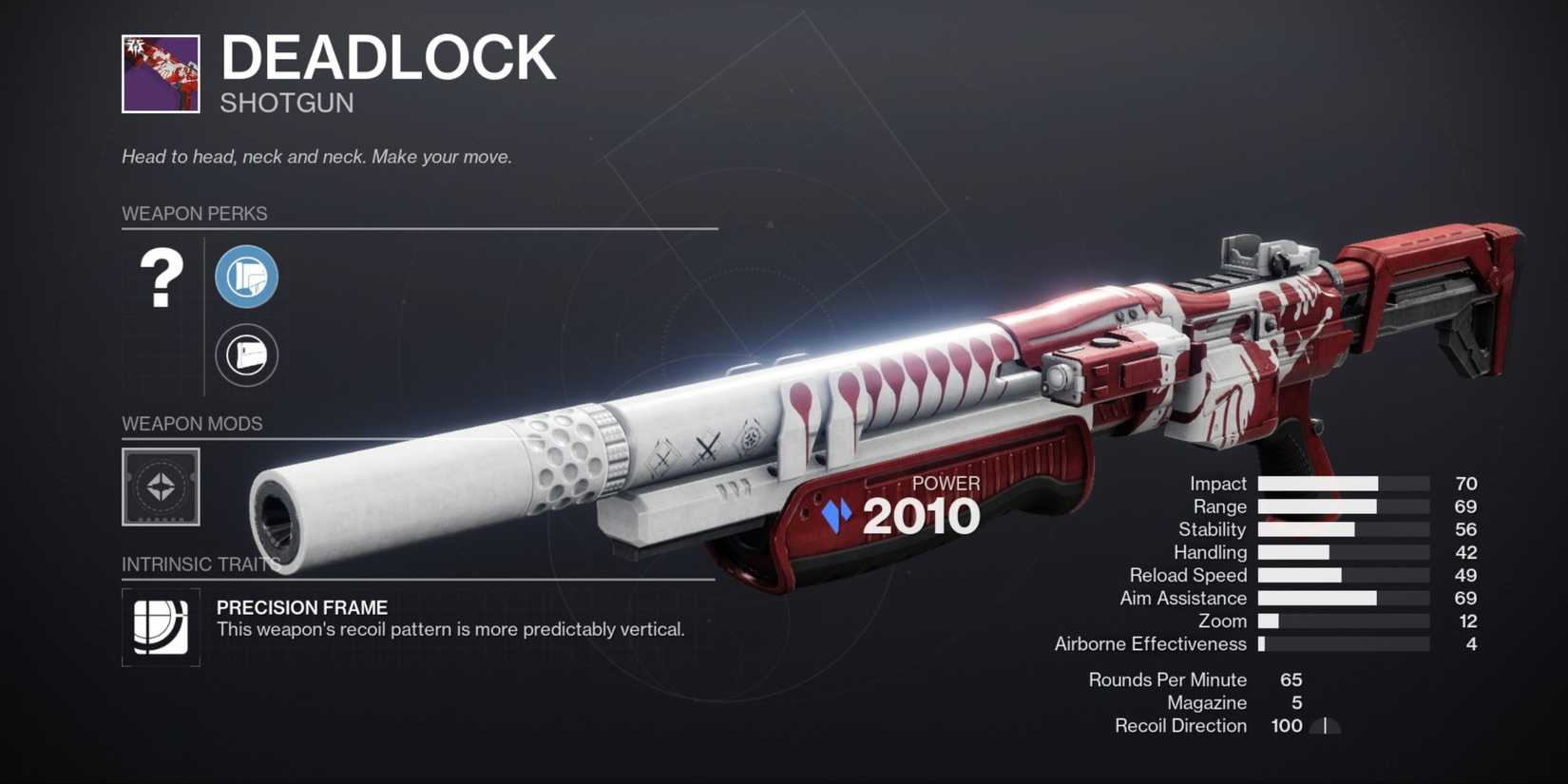This screenshot has height=784, width=1568.
Task: Select the SHOTGUN type label
Action: (x=287, y=103)
